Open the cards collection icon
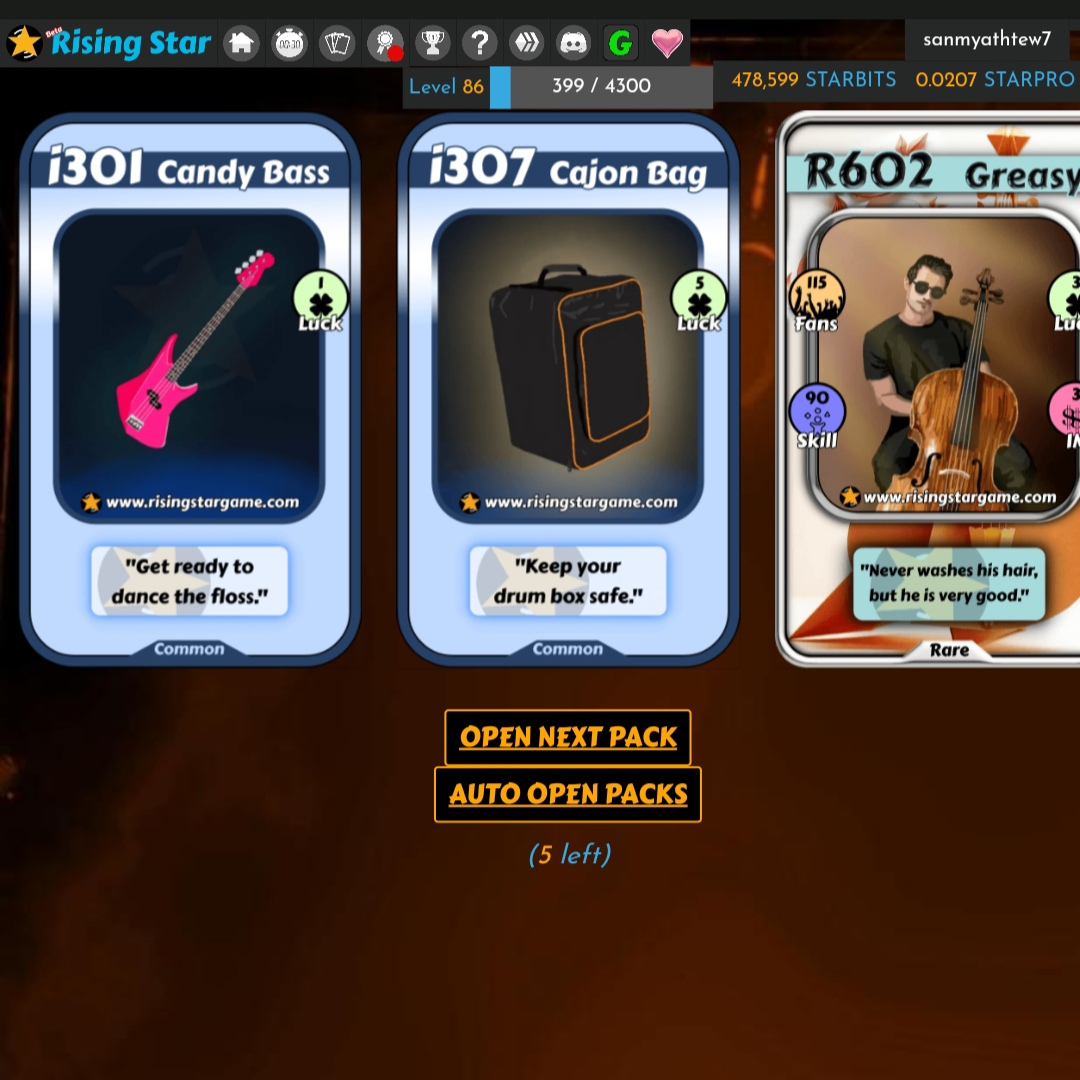The height and width of the screenshot is (1080, 1080). (x=337, y=43)
